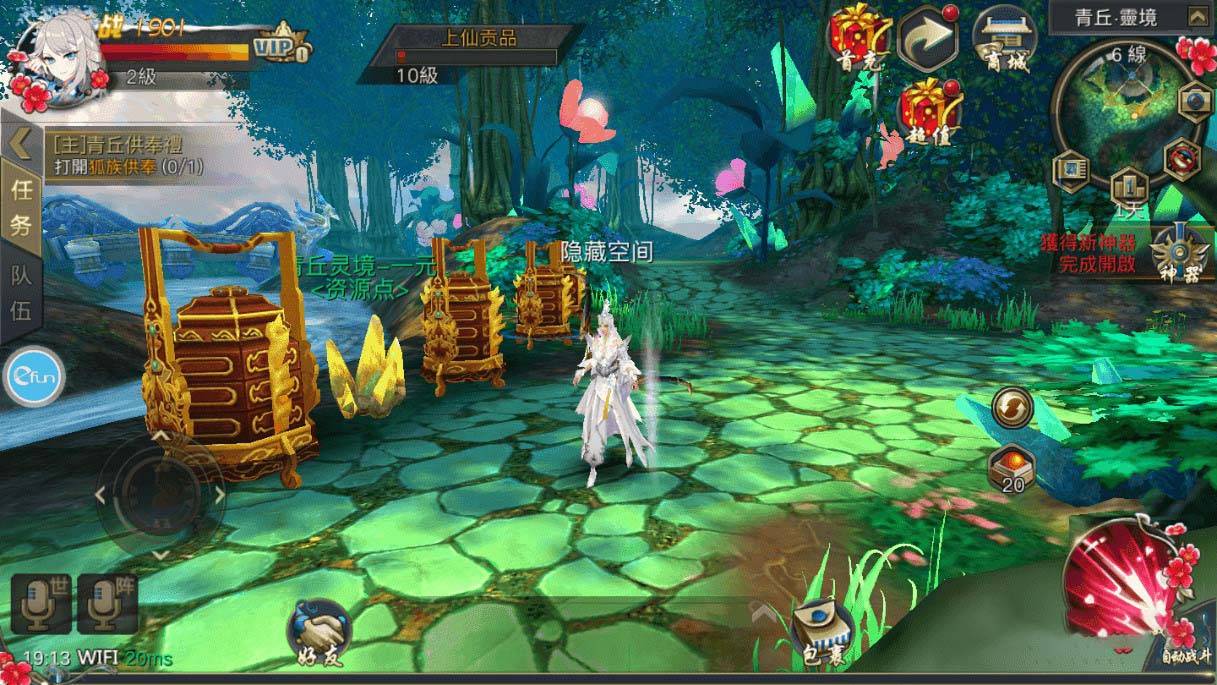This screenshot has width=1217, height=685.
Task: Open the podium ranking icon
Action: [1129, 187]
